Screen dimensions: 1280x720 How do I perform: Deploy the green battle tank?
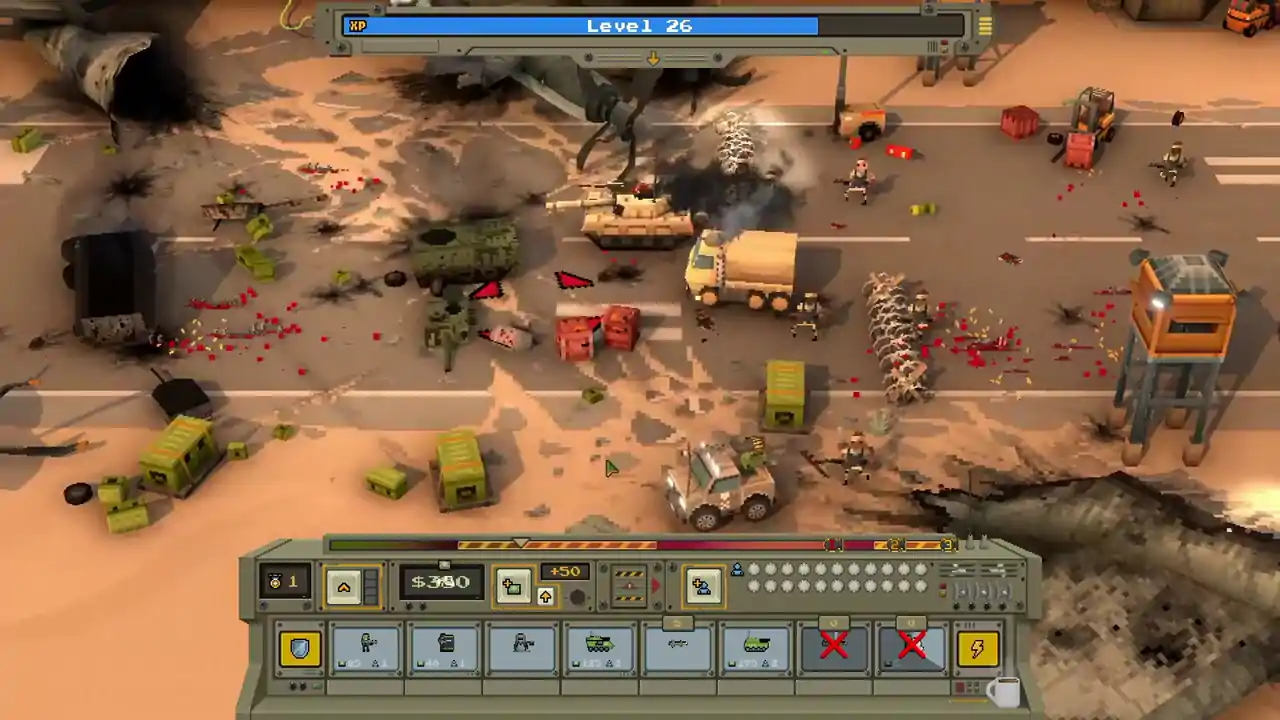click(756, 648)
